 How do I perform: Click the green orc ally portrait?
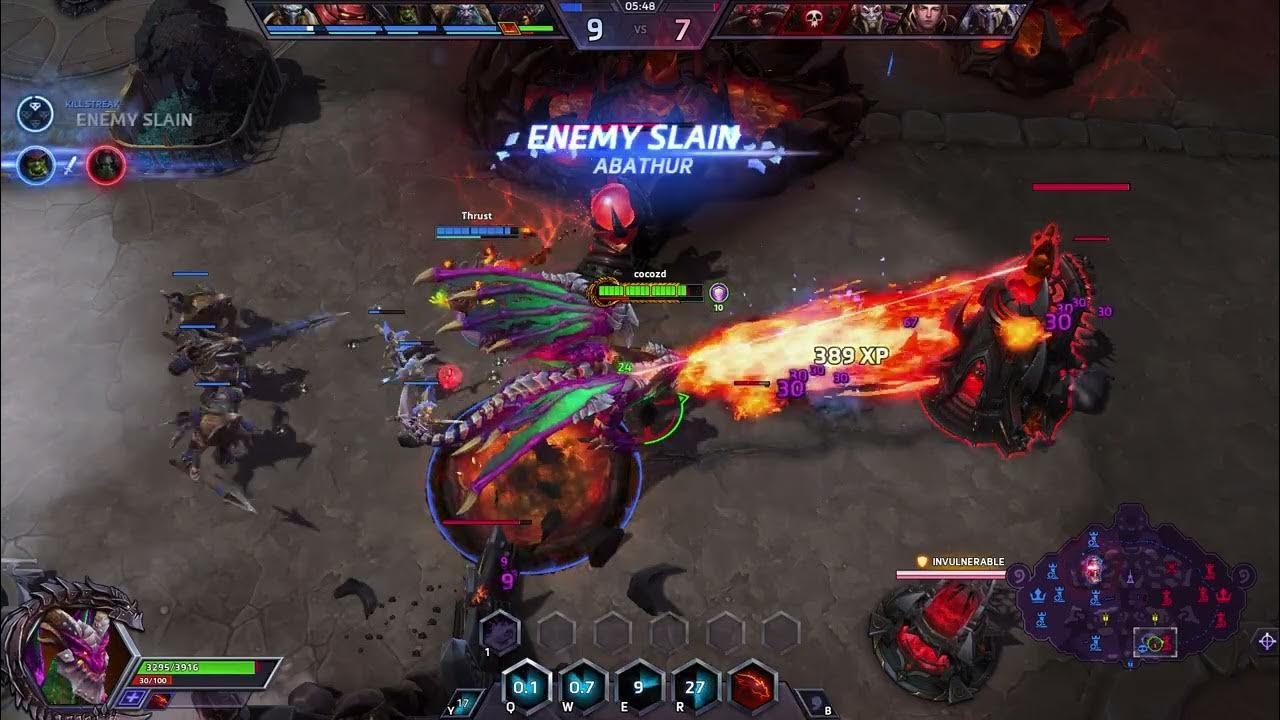[x=405, y=17]
